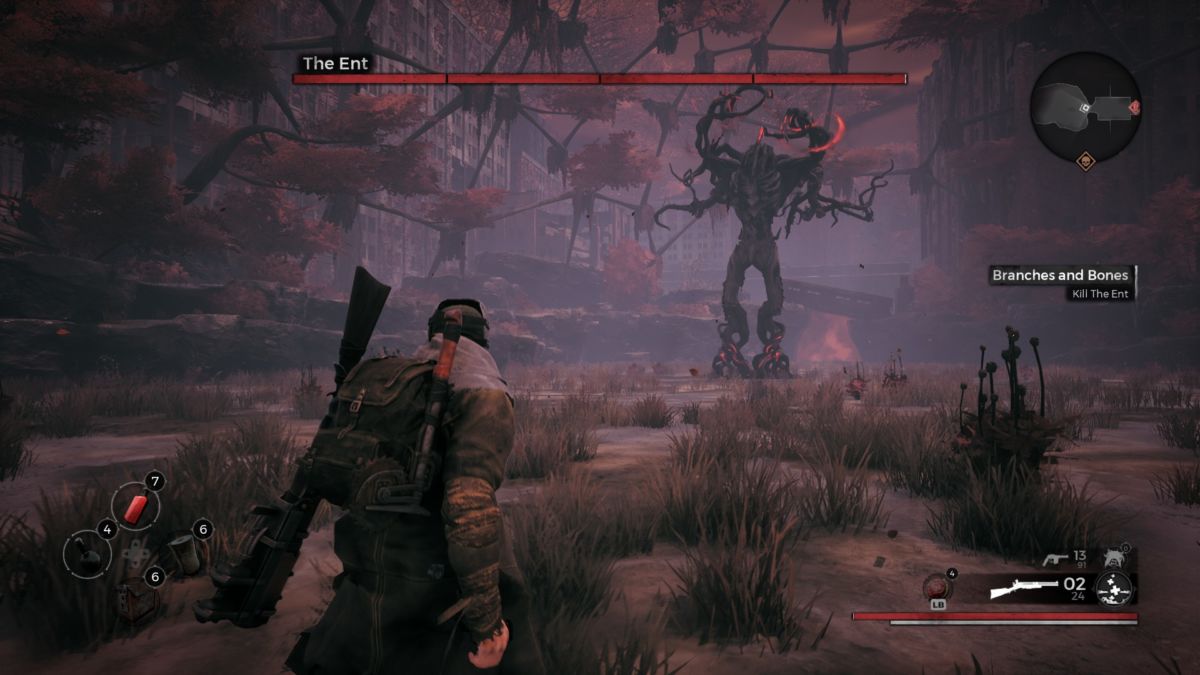Click the red marker on minimap edge
The width and height of the screenshot is (1200, 675).
coord(1135,106)
